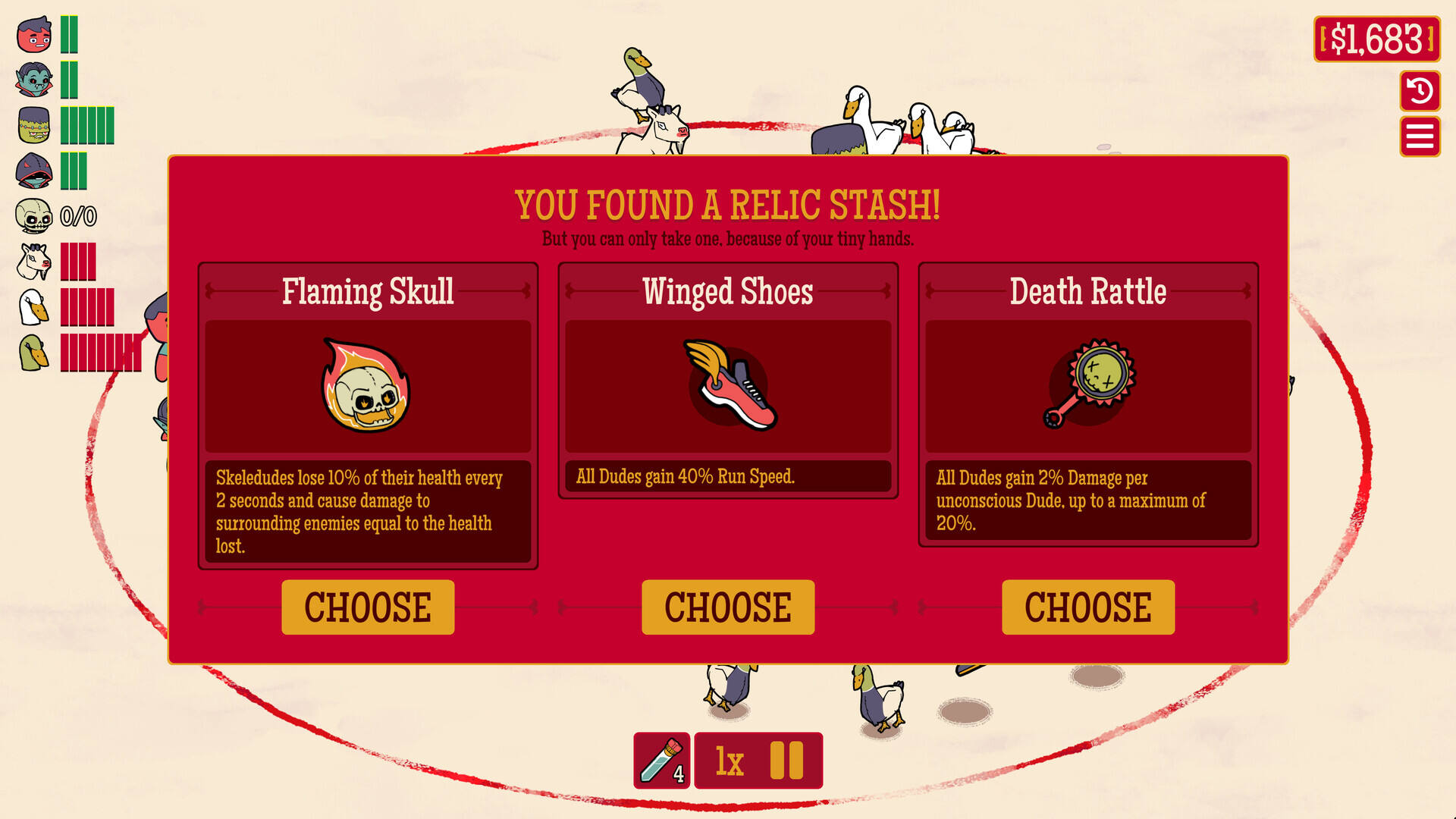
Task: Select the mallard duck enemy portrait
Action: 34,353
